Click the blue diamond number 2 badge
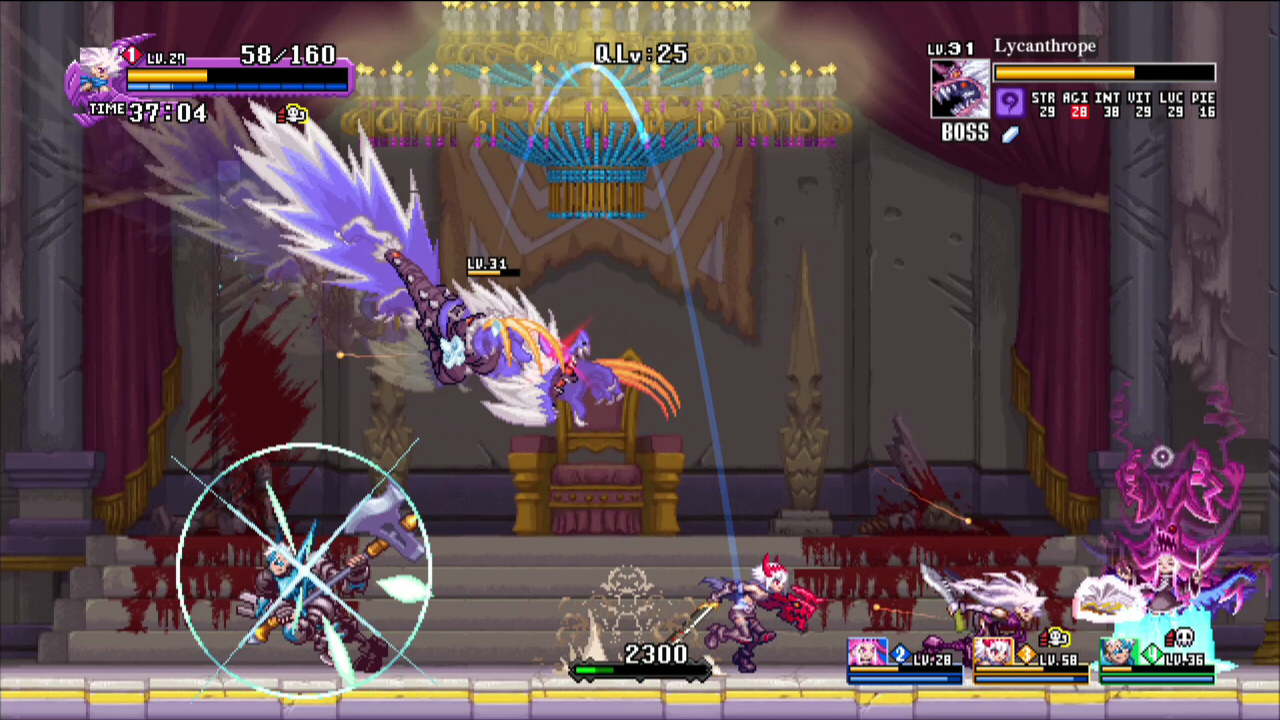This screenshot has height=720, width=1280. point(900,654)
